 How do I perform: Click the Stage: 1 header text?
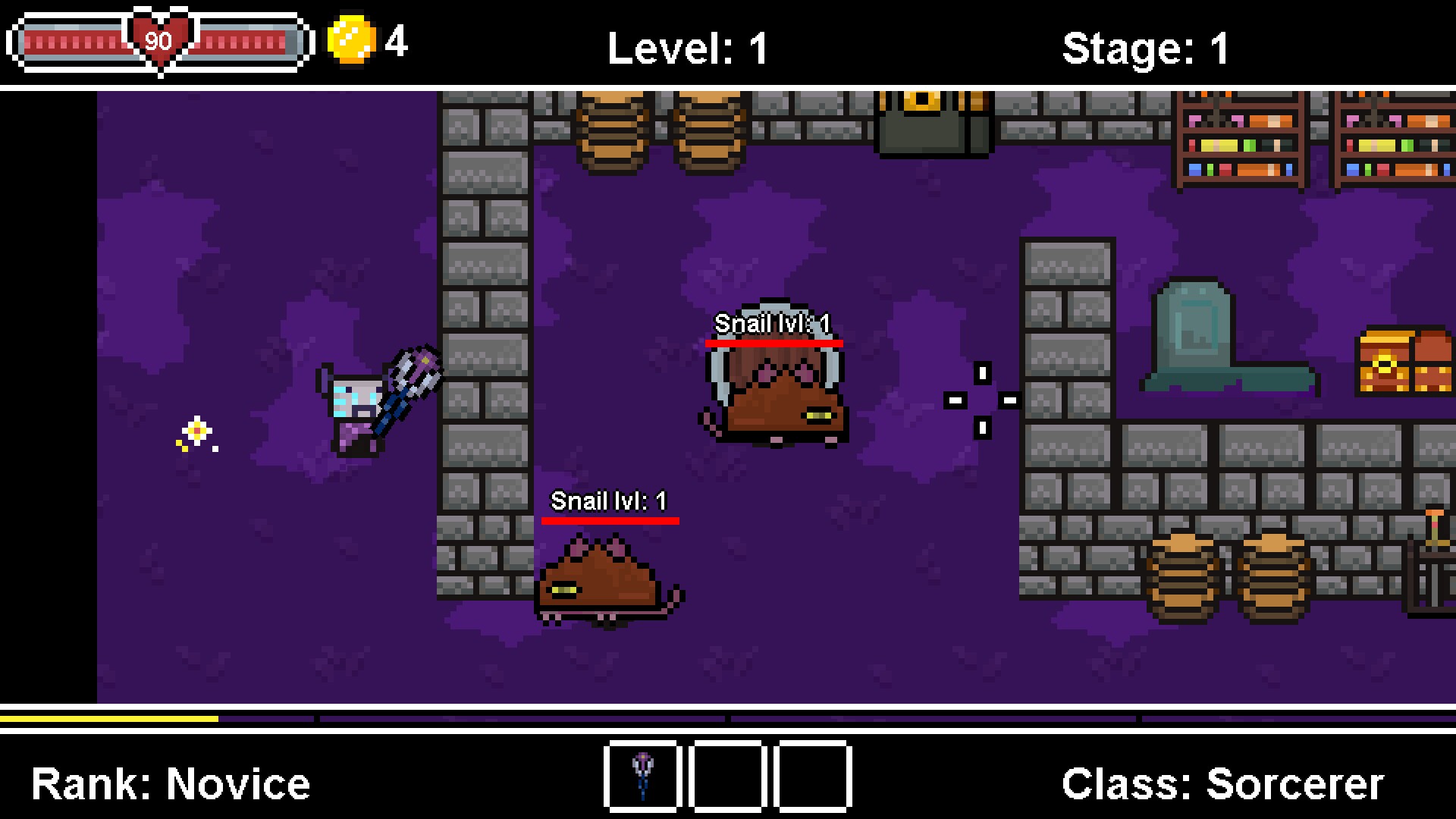tap(1145, 47)
